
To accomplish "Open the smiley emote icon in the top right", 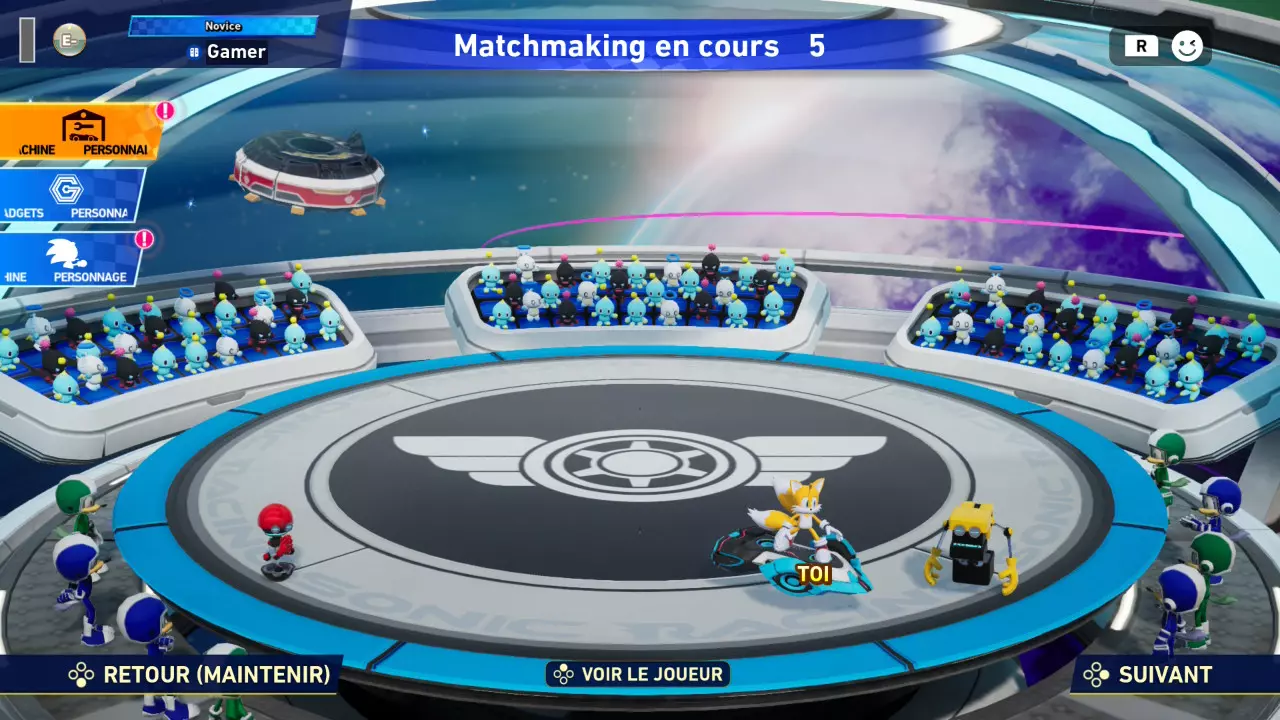I will point(1185,45).
